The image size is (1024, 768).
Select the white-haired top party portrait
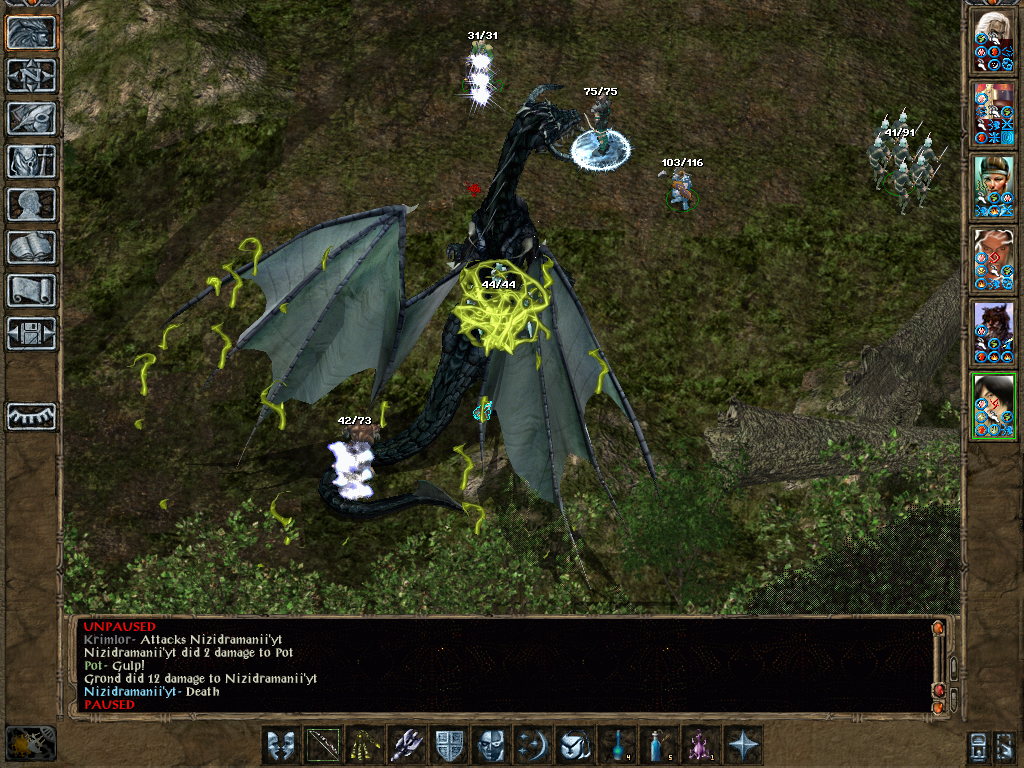pos(994,41)
